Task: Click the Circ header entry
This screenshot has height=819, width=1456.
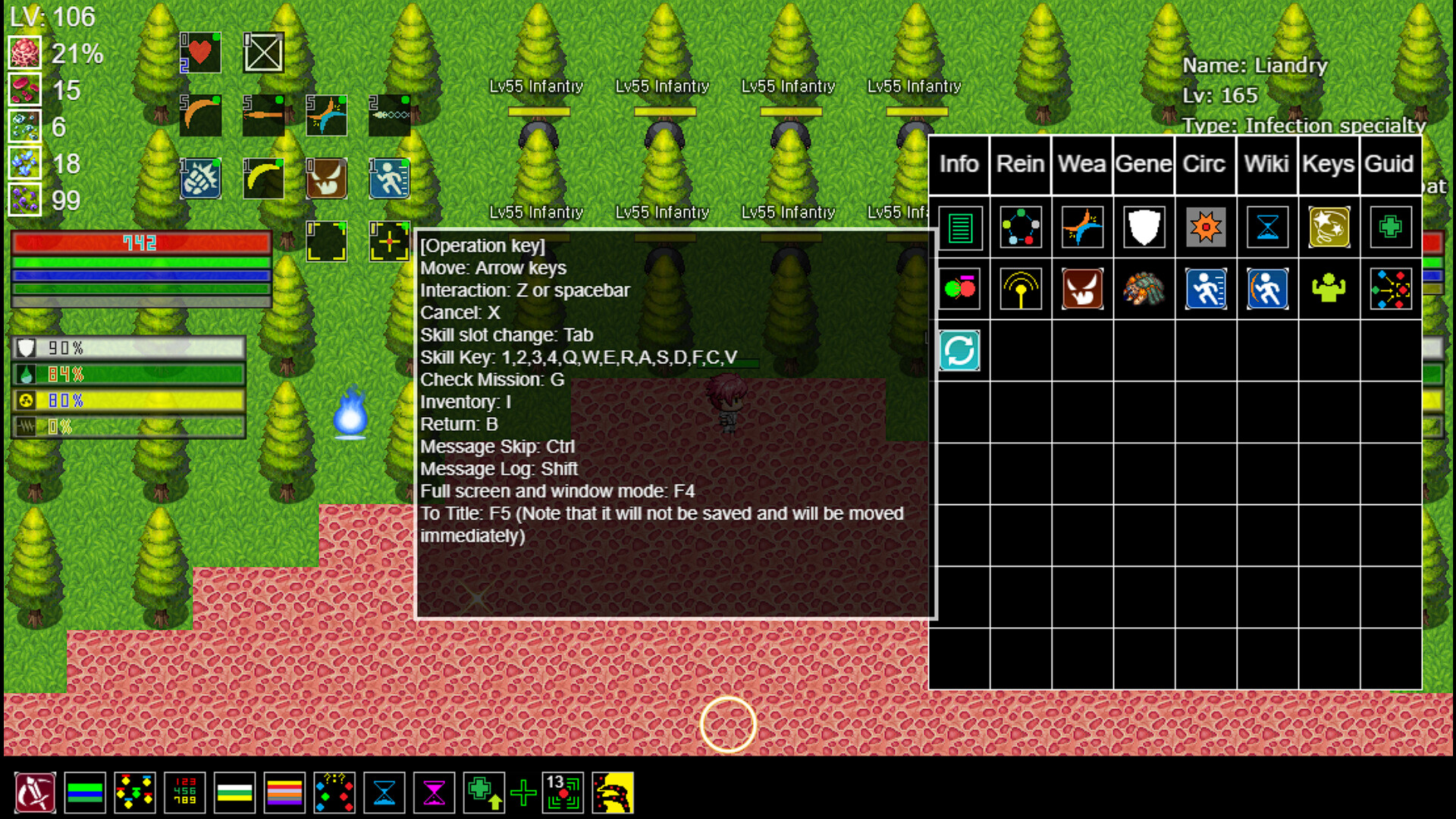Action: point(1204,164)
